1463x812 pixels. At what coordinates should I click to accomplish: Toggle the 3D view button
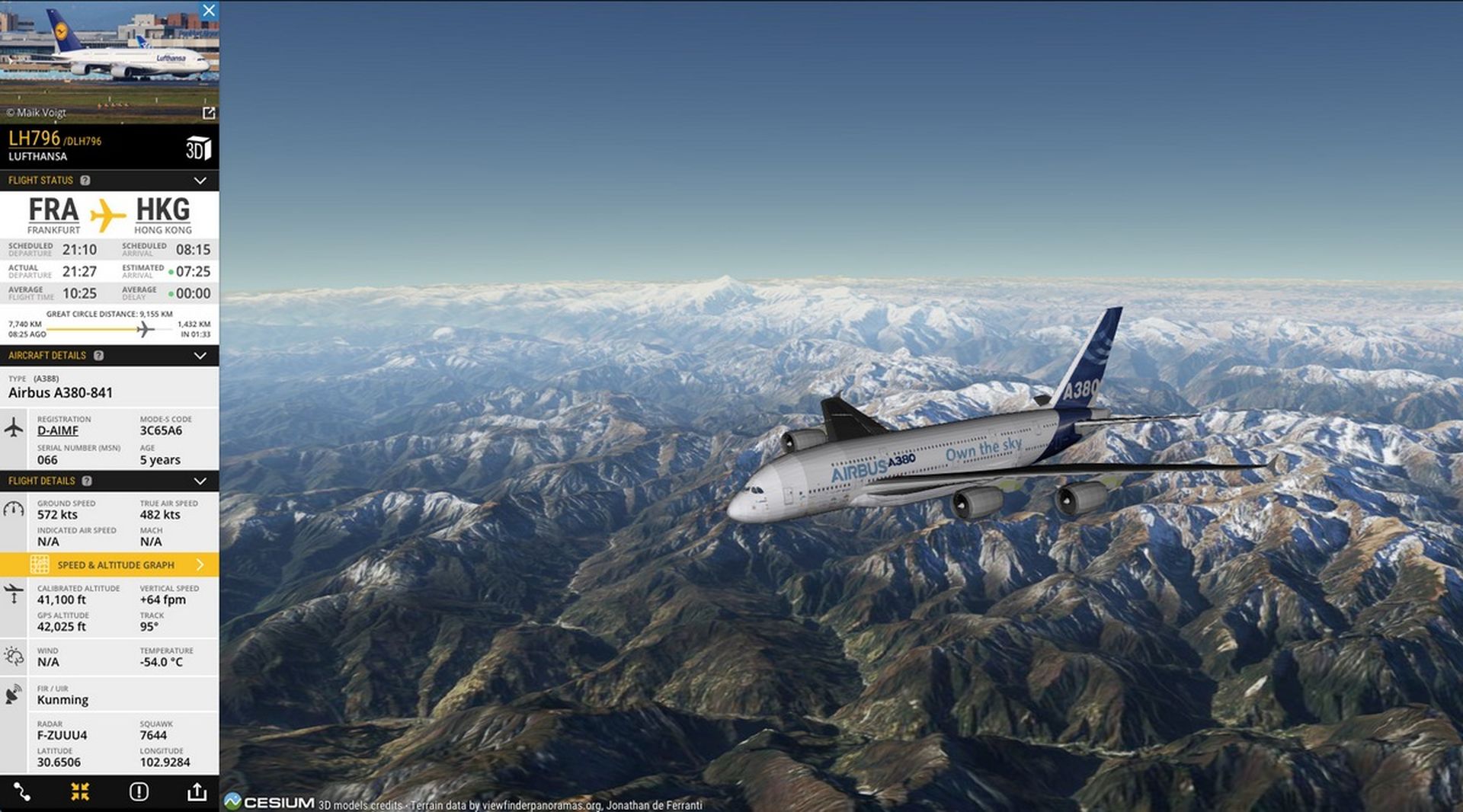point(198,148)
